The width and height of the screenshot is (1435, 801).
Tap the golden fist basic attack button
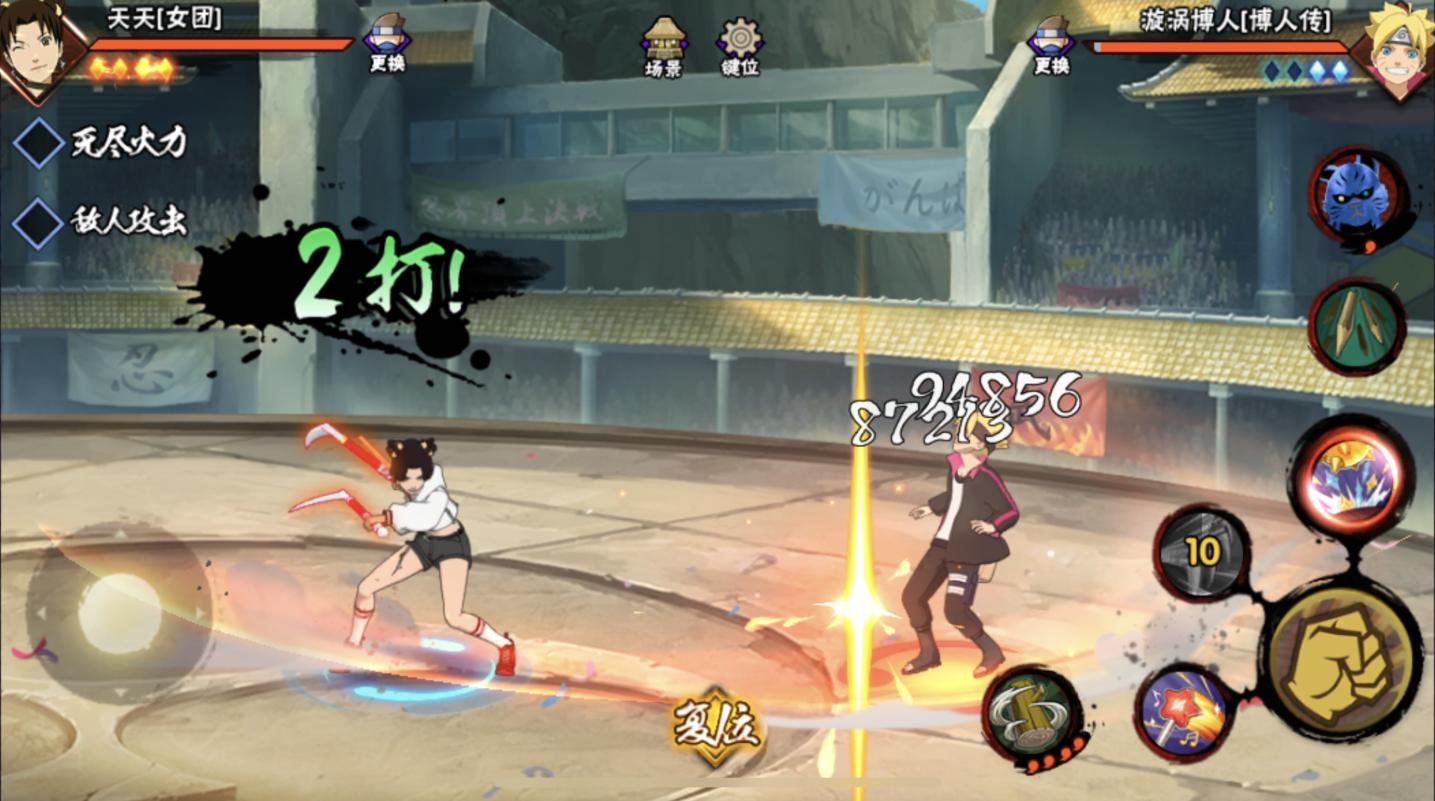pos(1340,658)
